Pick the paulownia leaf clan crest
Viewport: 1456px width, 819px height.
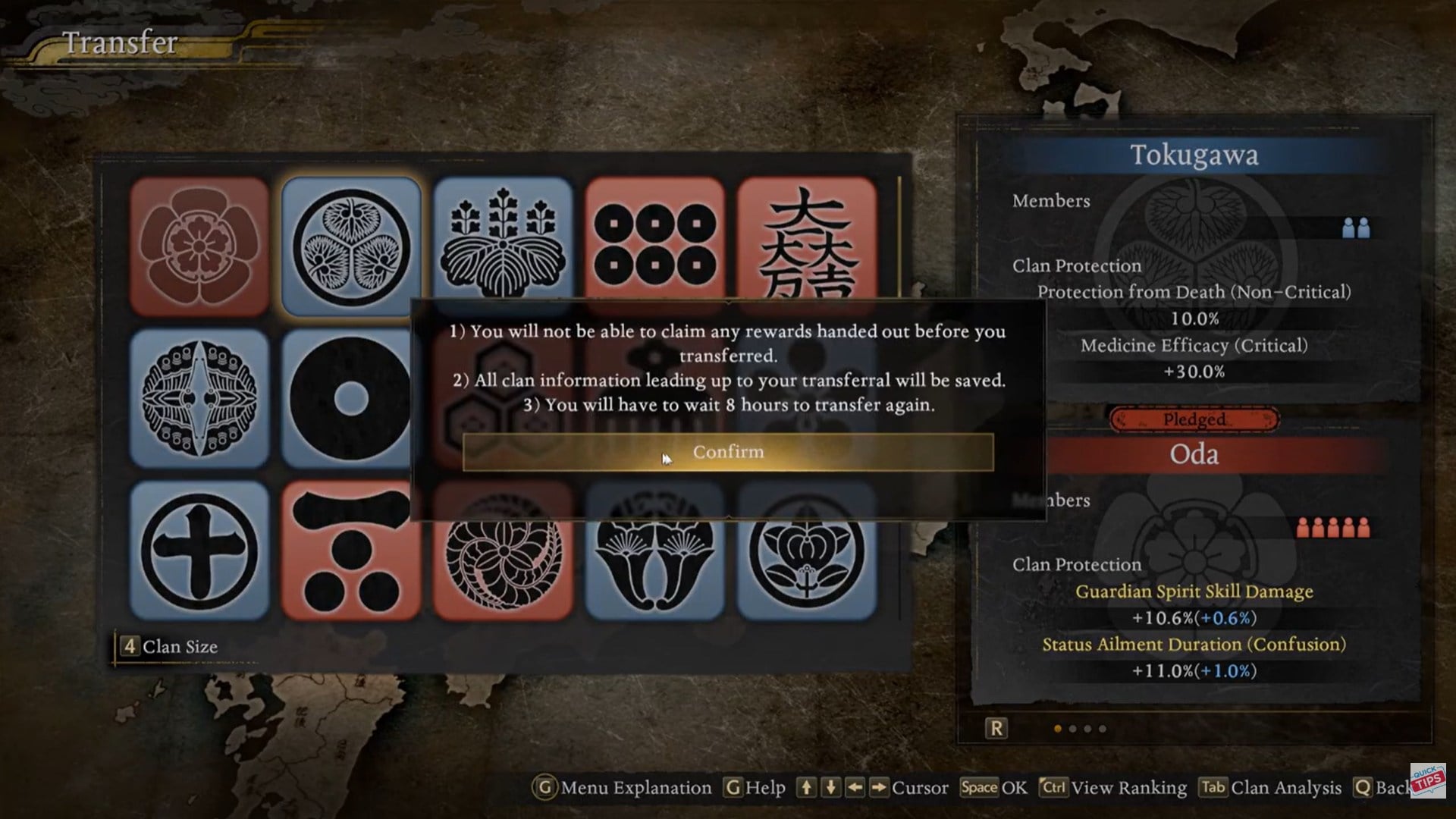[x=503, y=239]
